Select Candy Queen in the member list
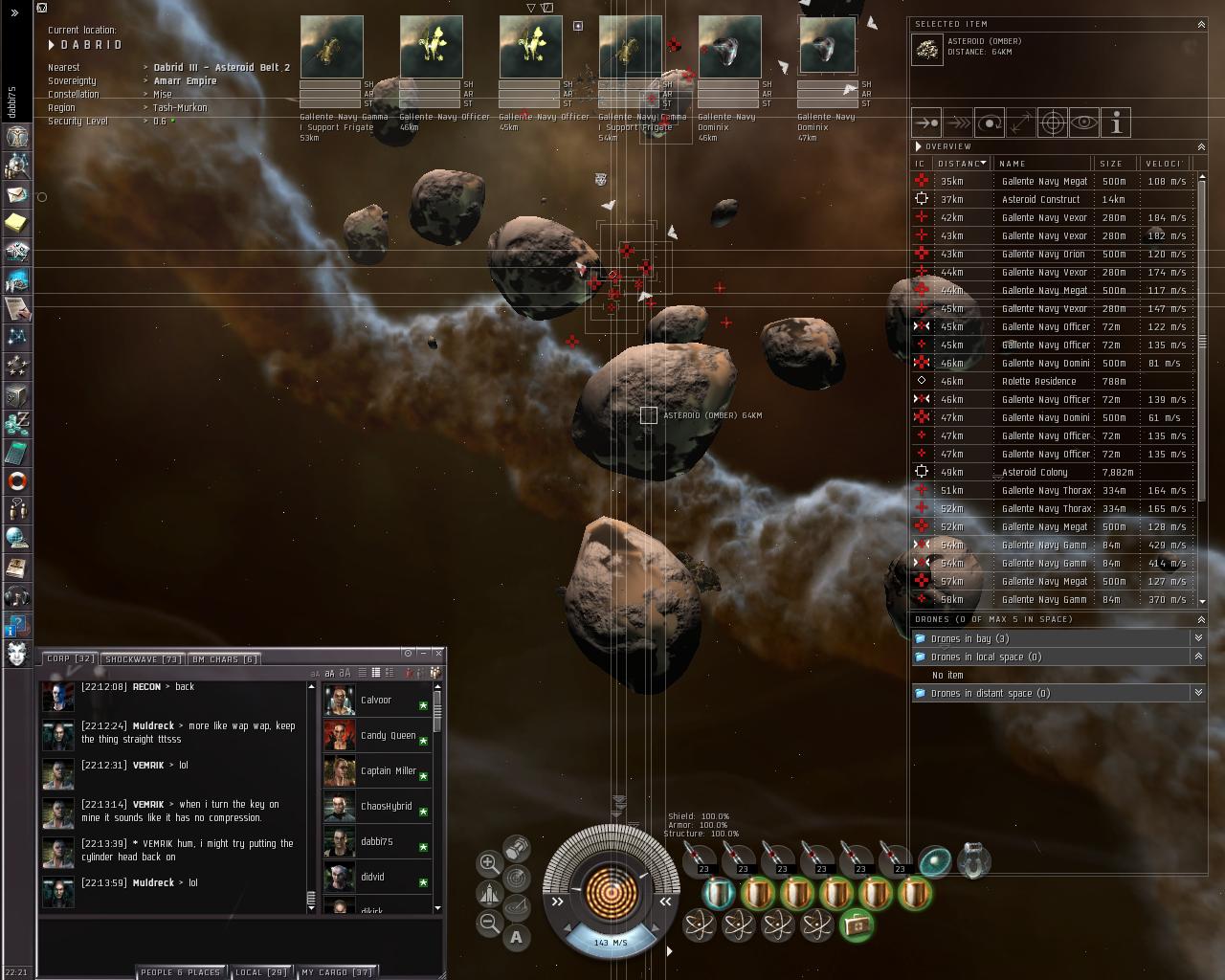Viewport: 1225px width, 980px height. point(388,735)
